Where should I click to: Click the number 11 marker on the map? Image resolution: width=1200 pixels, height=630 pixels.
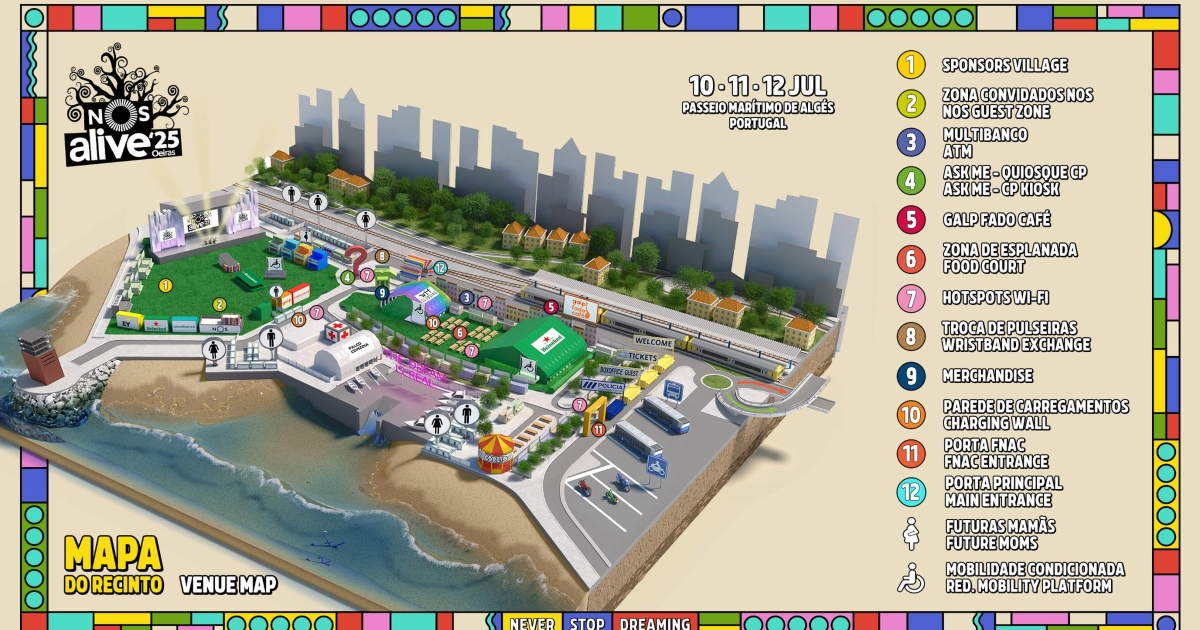tap(598, 429)
